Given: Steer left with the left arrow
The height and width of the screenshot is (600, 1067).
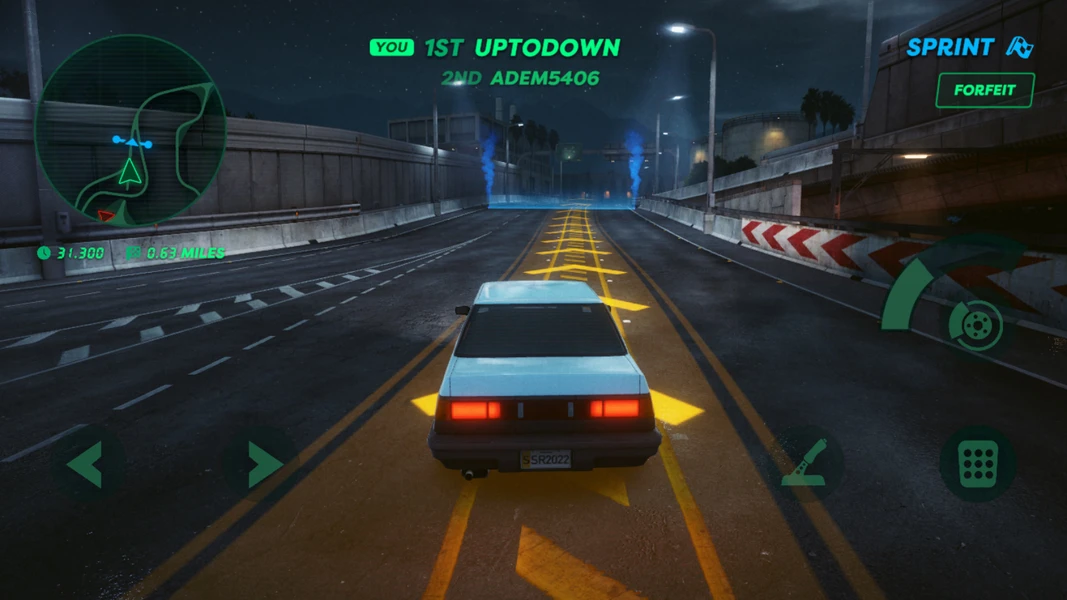Looking at the screenshot, I should tap(88, 464).
